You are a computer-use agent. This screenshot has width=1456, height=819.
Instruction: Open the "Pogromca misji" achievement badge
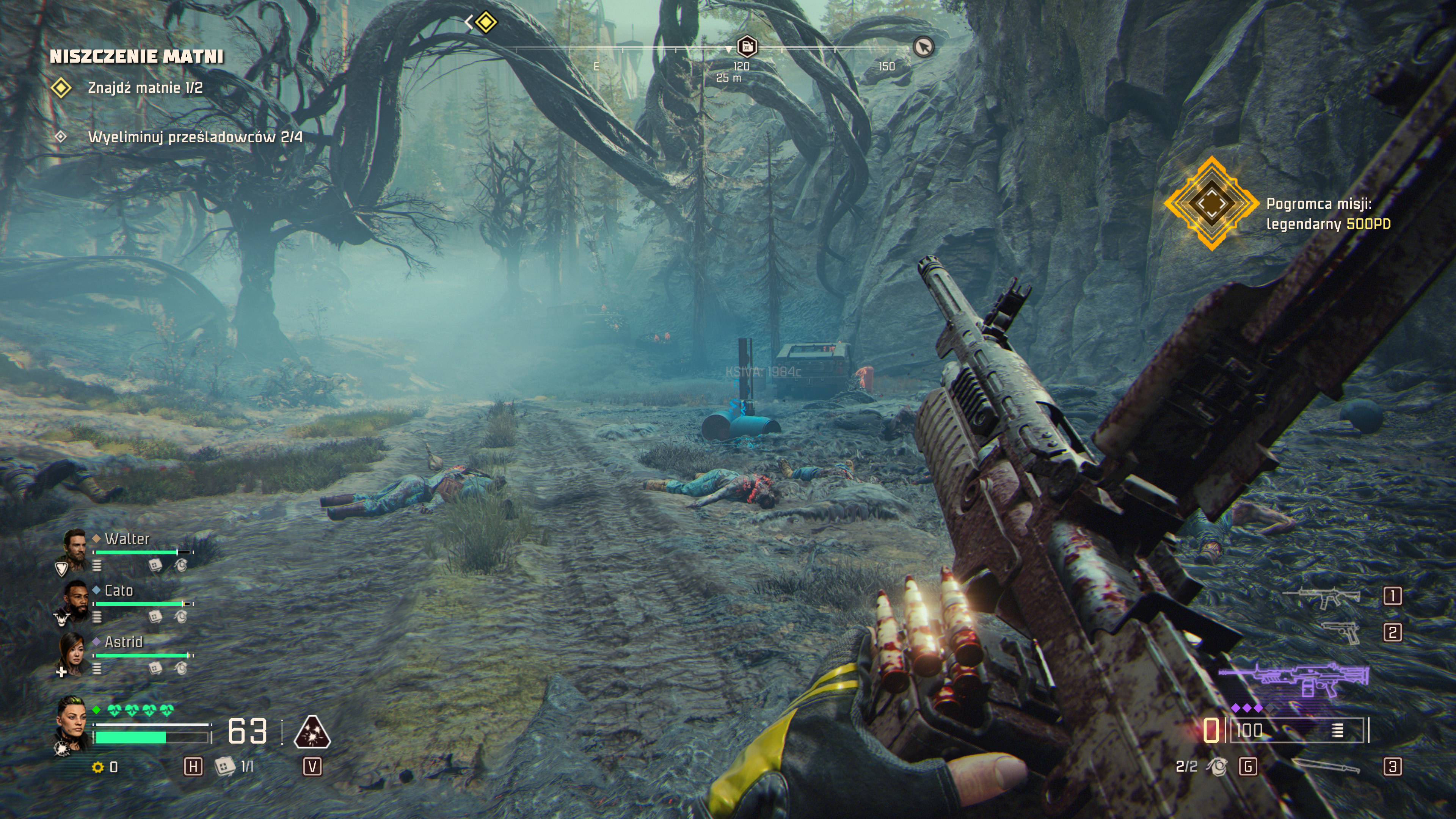click(1211, 204)
